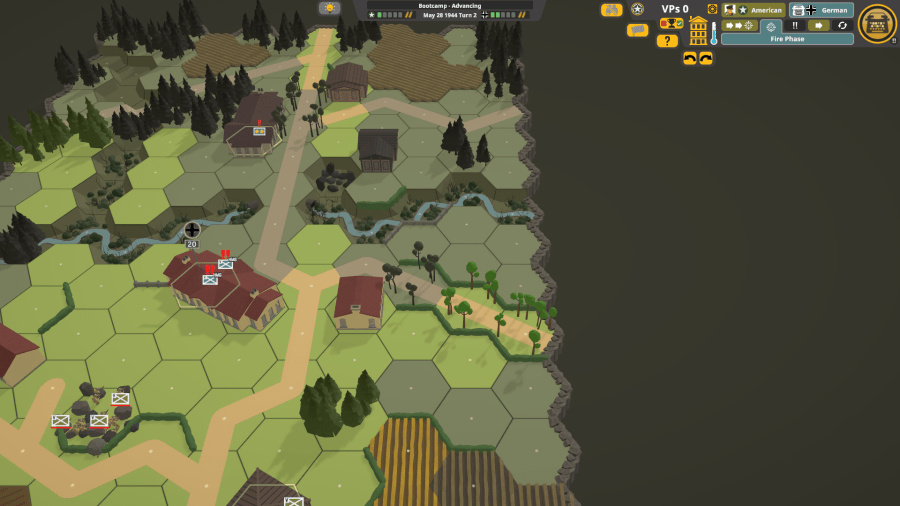Screen dimensions: 900x506
Task: Select the Fire Phase crosshair tab
Action: tap(771, 26)
